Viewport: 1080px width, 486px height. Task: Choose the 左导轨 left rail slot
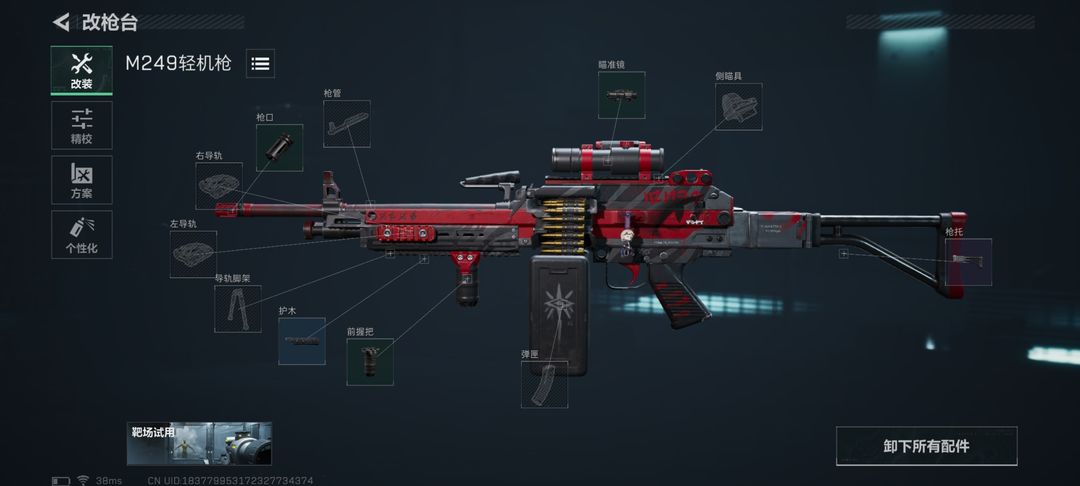click(193, 254)
